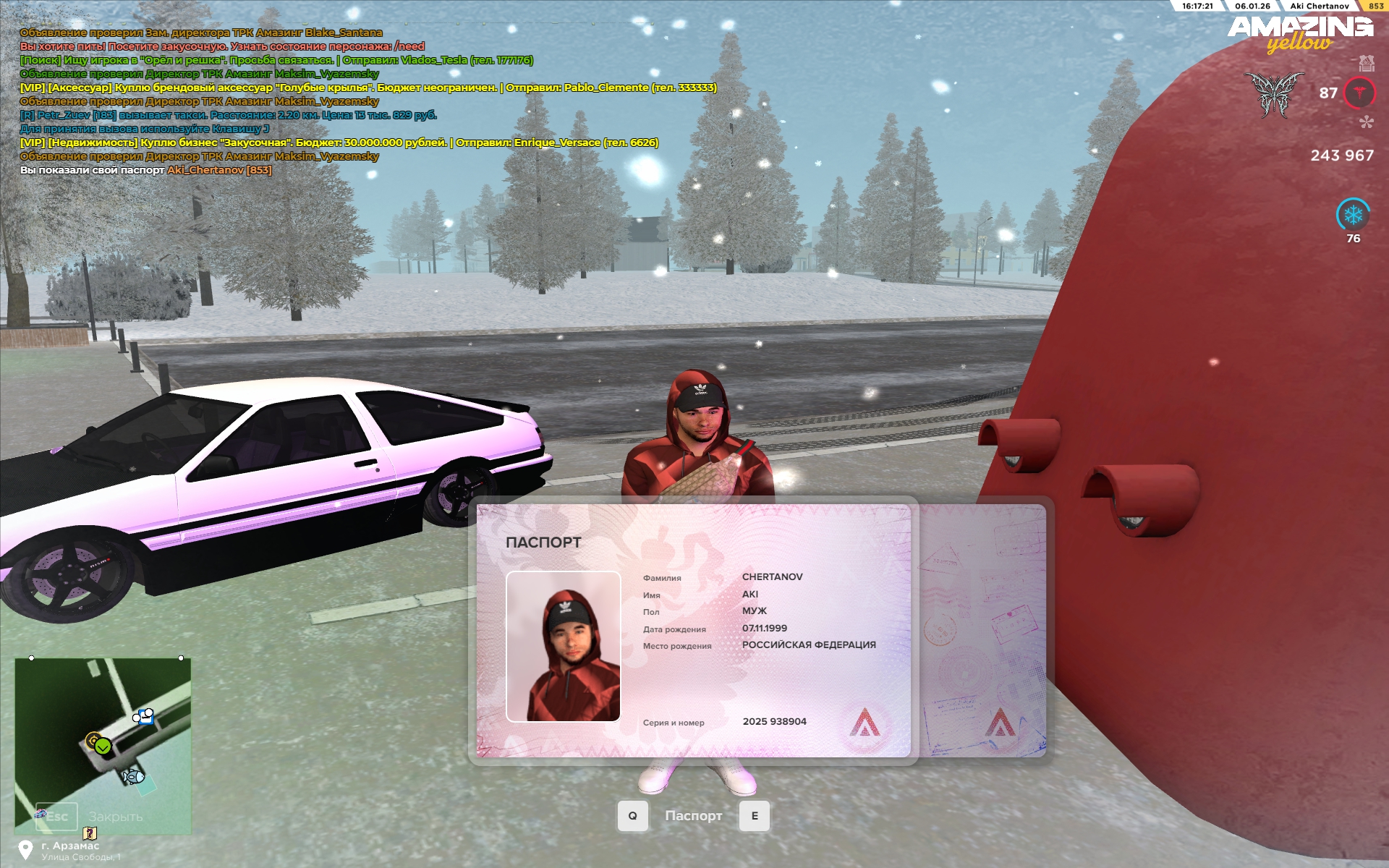
Task: Select the fish marker on the minimap
Action: [x=133, y=777]
